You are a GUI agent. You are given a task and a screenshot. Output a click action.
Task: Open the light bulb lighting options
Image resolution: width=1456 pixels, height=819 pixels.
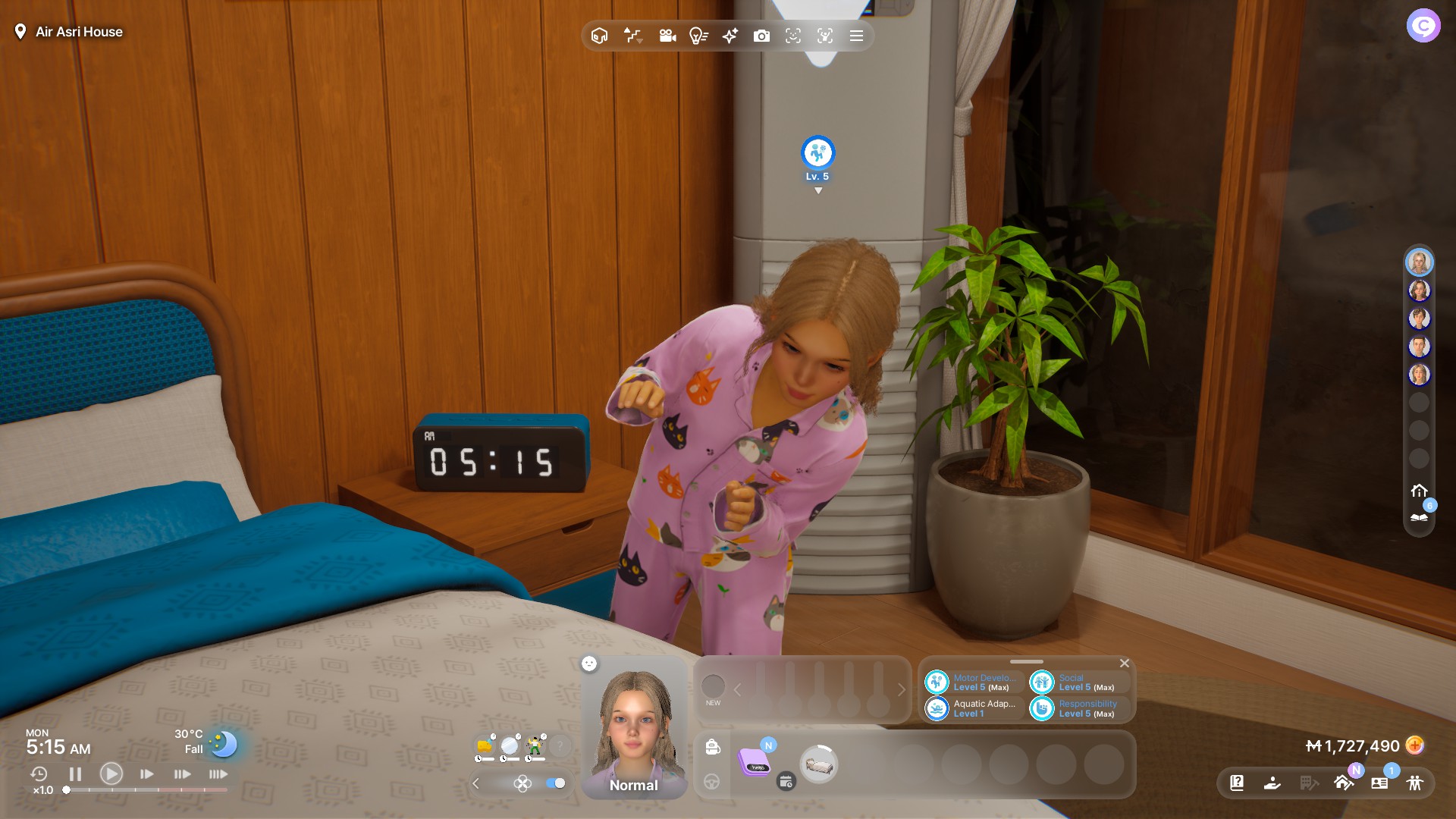coord(698,36)
